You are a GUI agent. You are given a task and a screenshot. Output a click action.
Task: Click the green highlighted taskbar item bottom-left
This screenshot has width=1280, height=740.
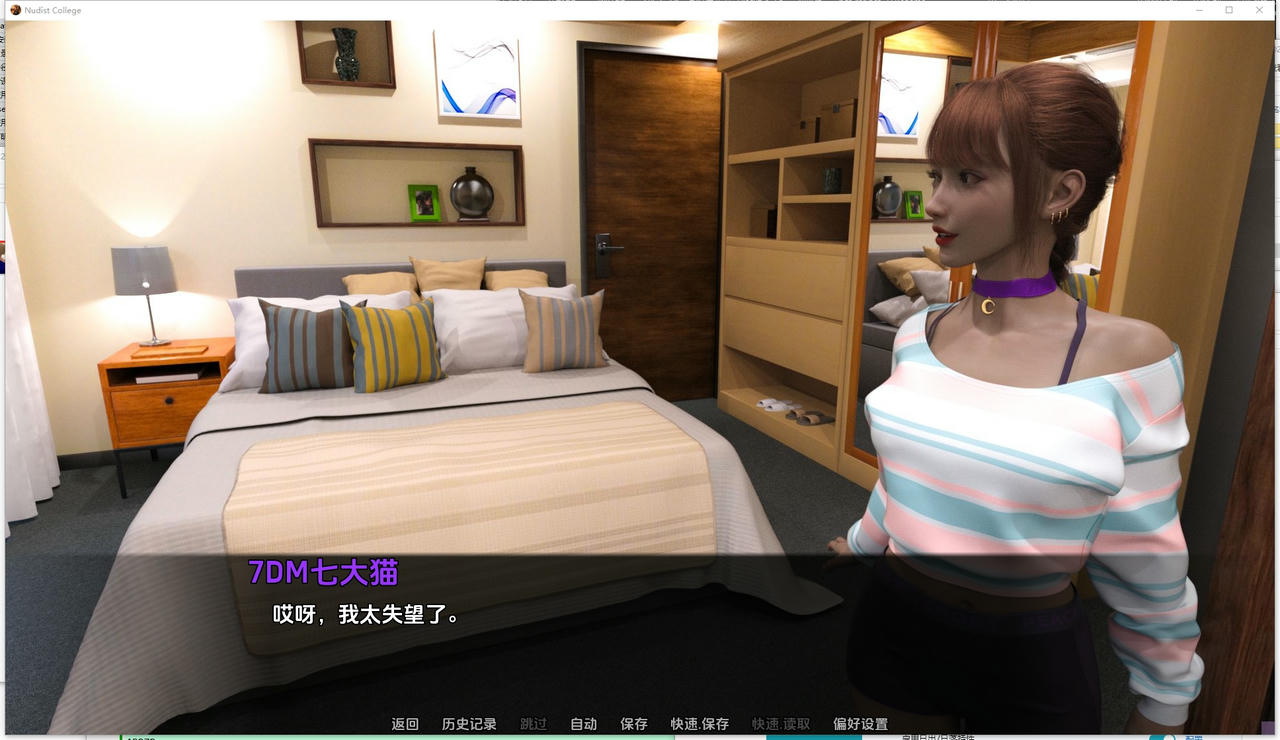tap(160, 737)
